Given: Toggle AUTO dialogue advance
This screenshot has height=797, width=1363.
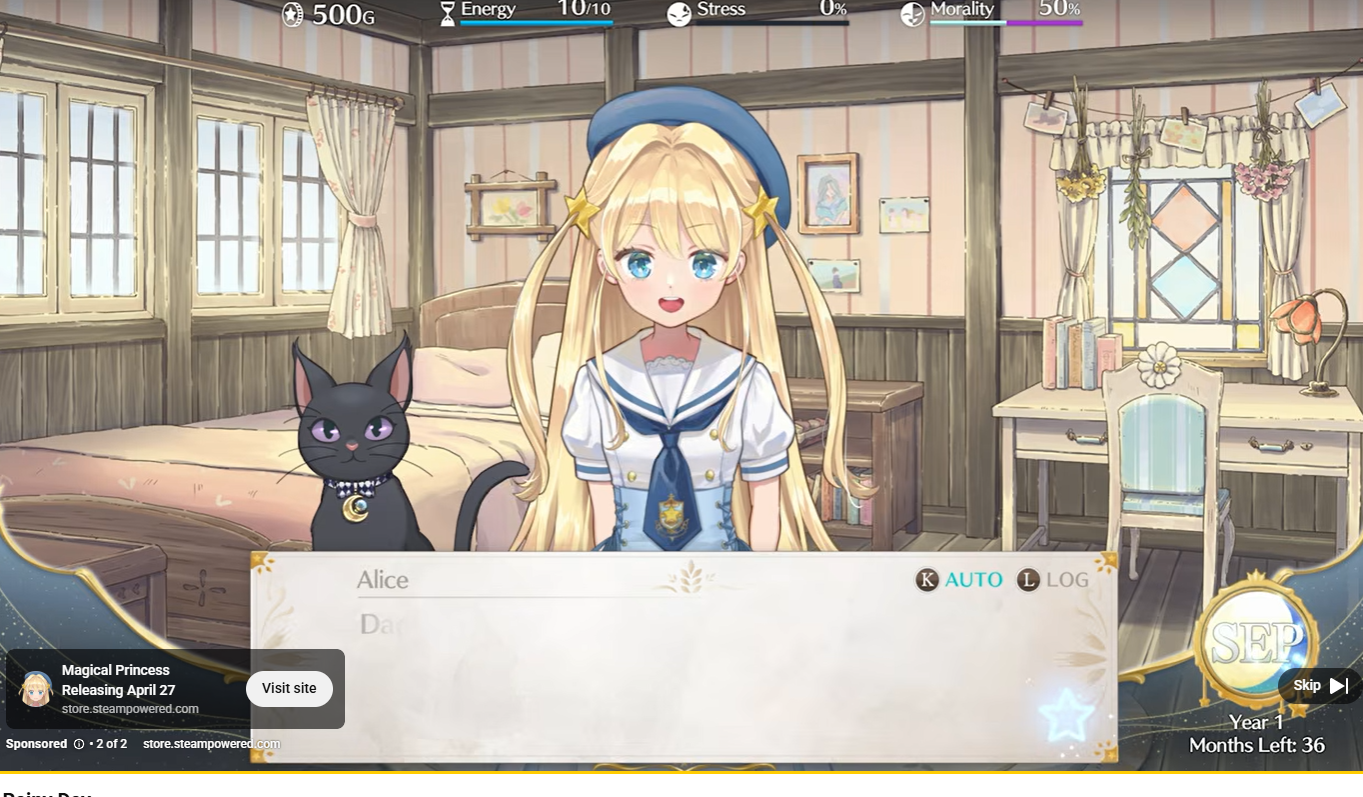Looking at the screenshot, I should click(959, 580).
